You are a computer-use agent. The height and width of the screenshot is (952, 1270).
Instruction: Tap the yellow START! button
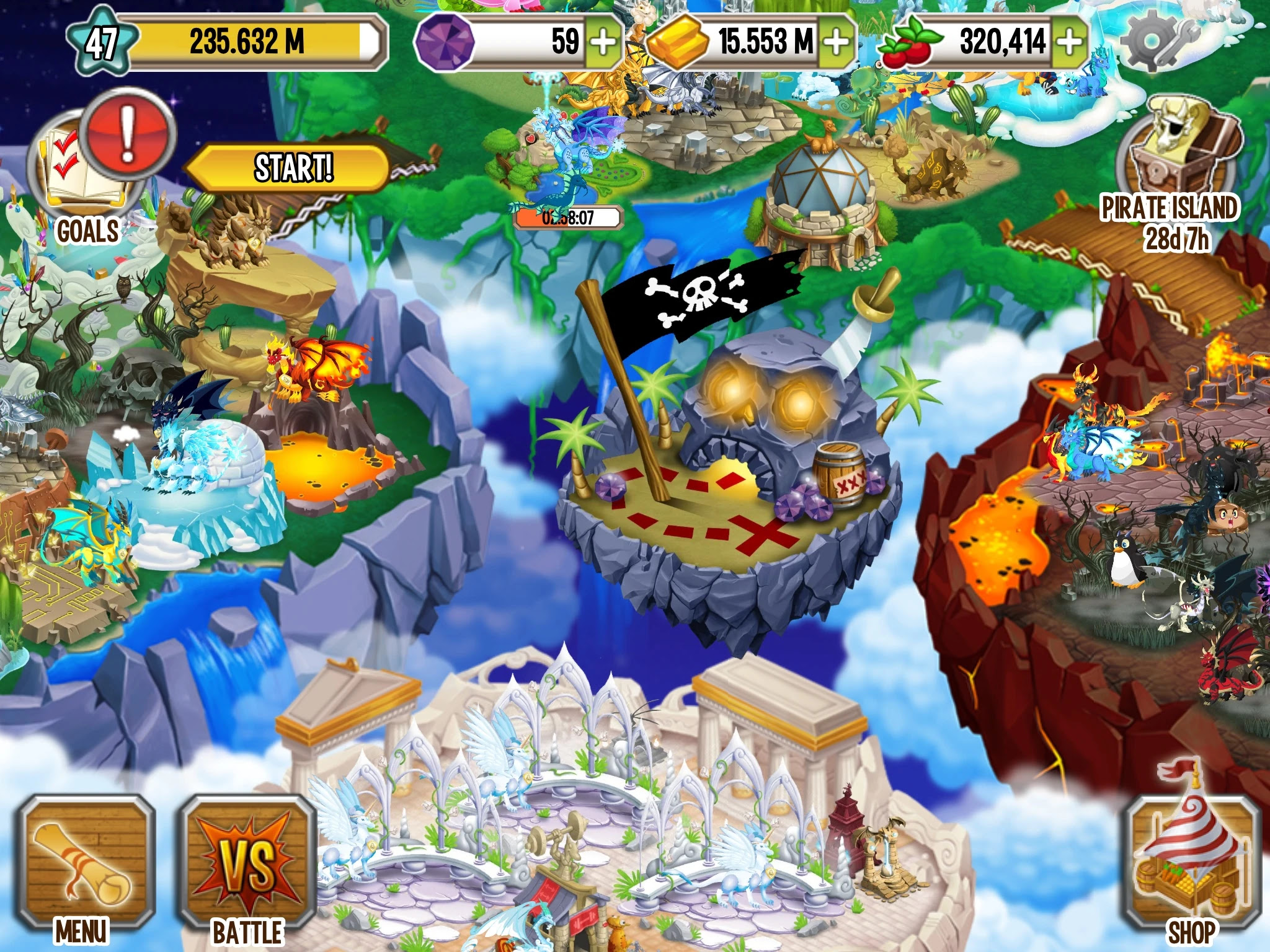coord(291,168)
